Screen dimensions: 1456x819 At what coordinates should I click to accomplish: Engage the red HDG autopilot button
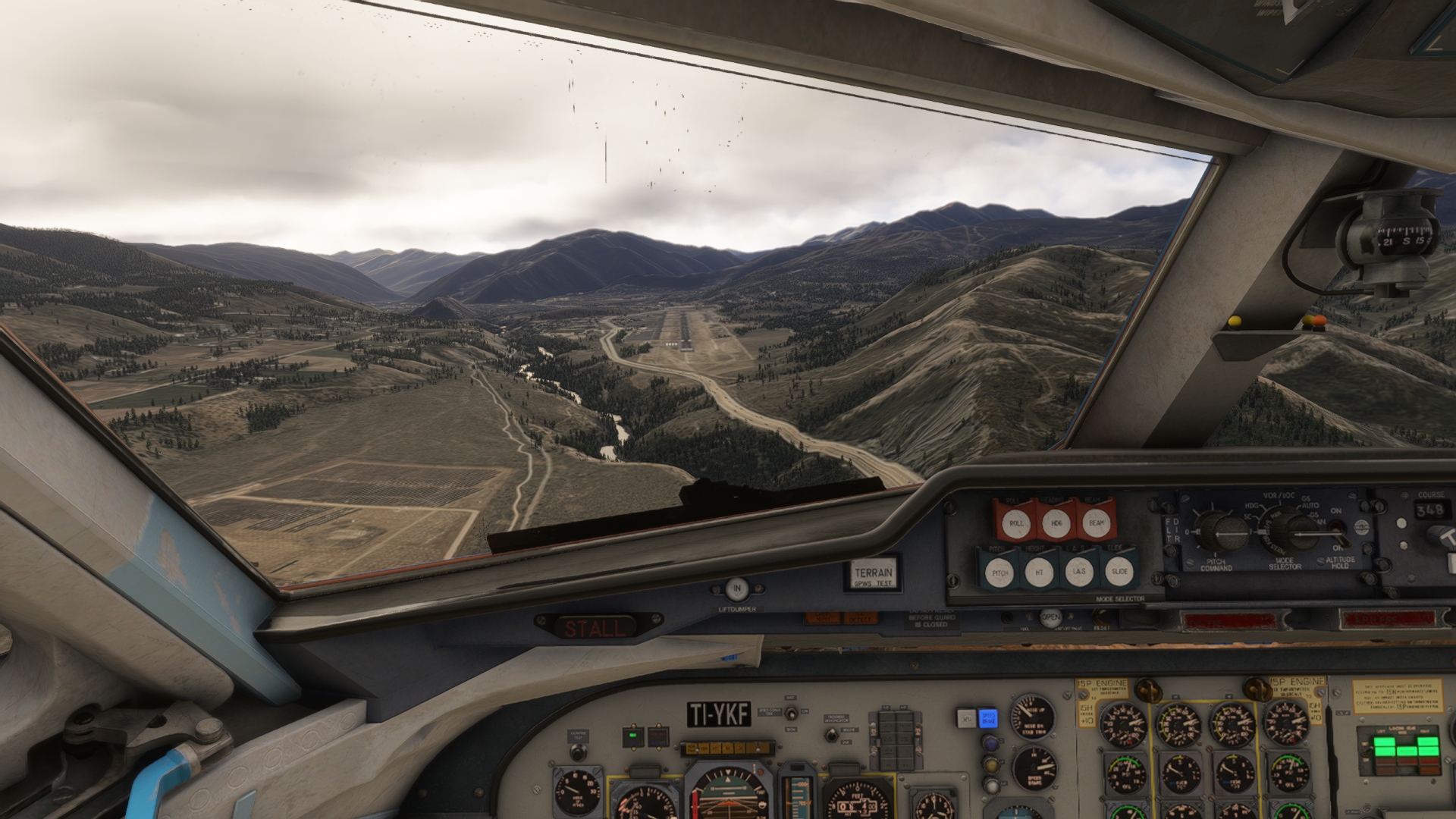(1056, 522)
